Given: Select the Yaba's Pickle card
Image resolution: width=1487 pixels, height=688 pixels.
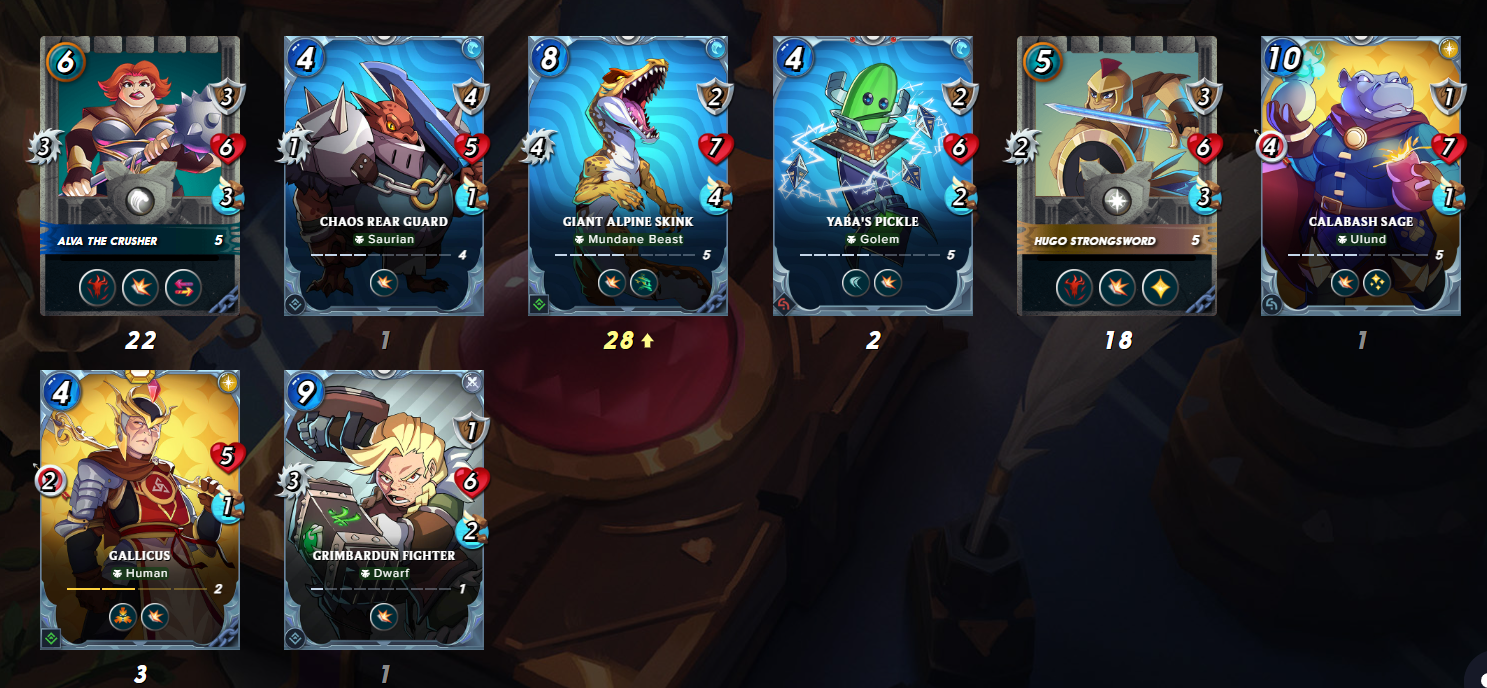Looking at the screenshot, I should click(x=873, y=176).
